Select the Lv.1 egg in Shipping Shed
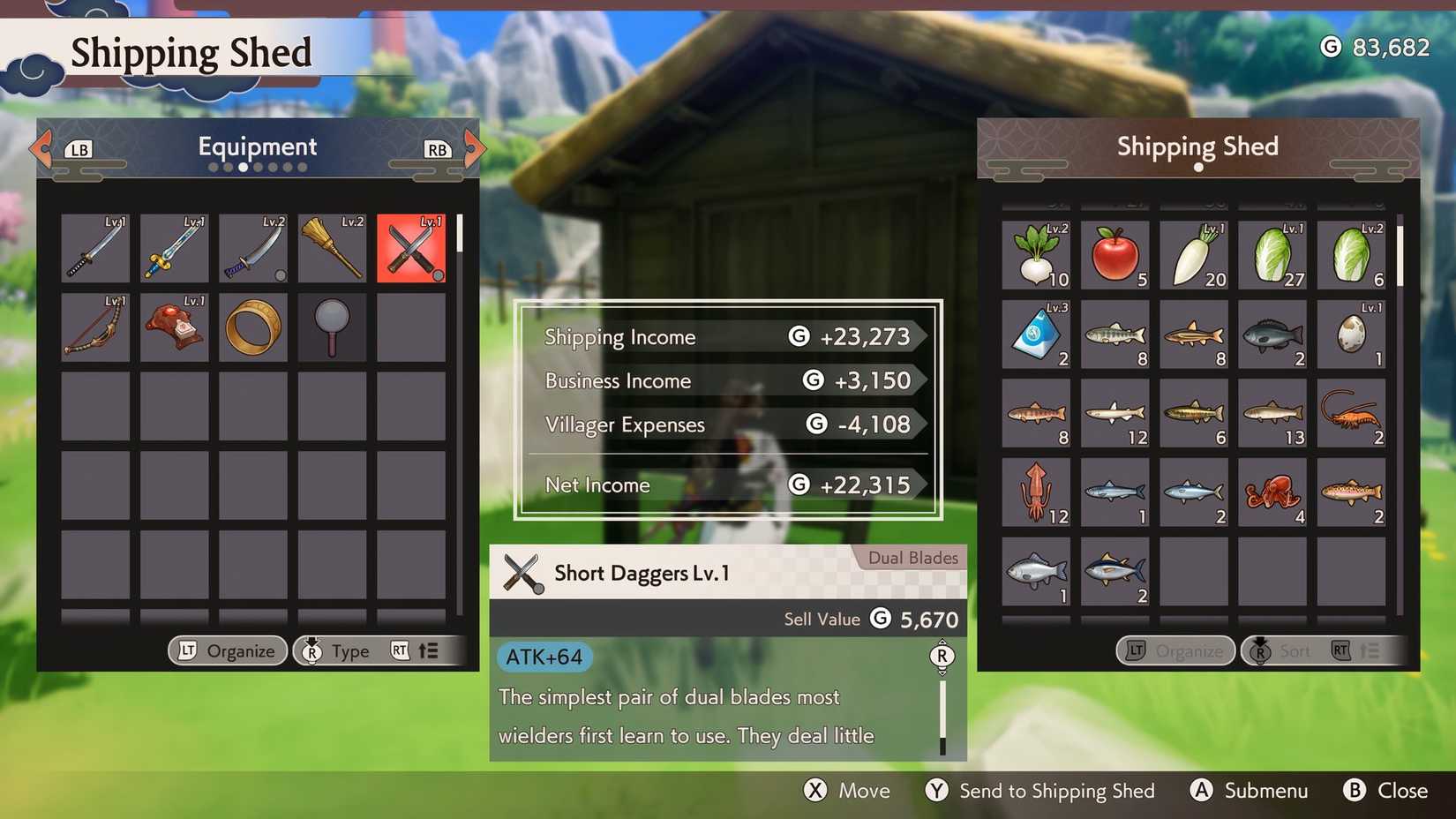The width and height of the screenshot is (1456, 819). [x=1353, y=334]
